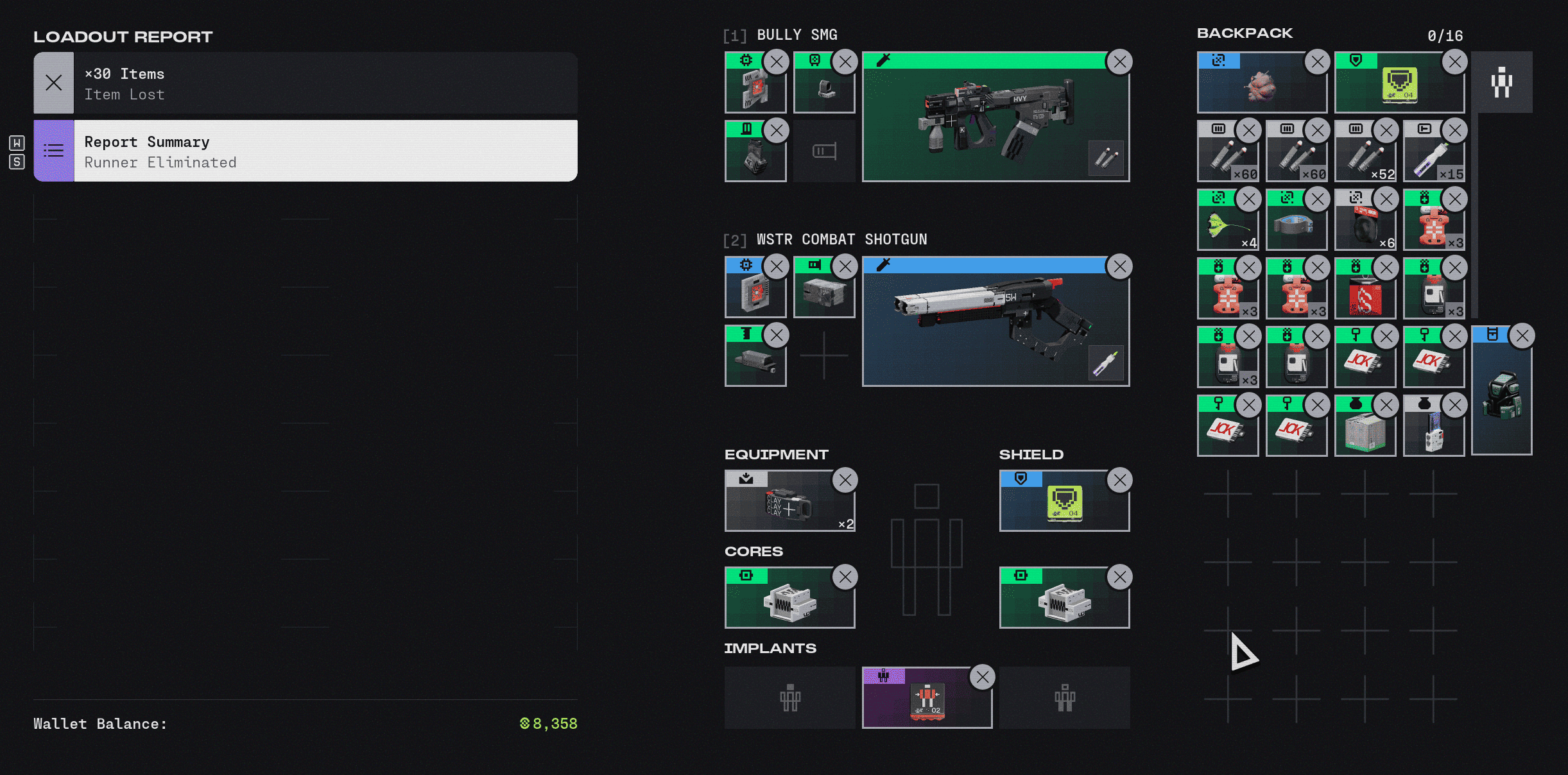Remove the purple implant with its X
Viewport: 1568px width, 775px height.
[x=982, y=677]
